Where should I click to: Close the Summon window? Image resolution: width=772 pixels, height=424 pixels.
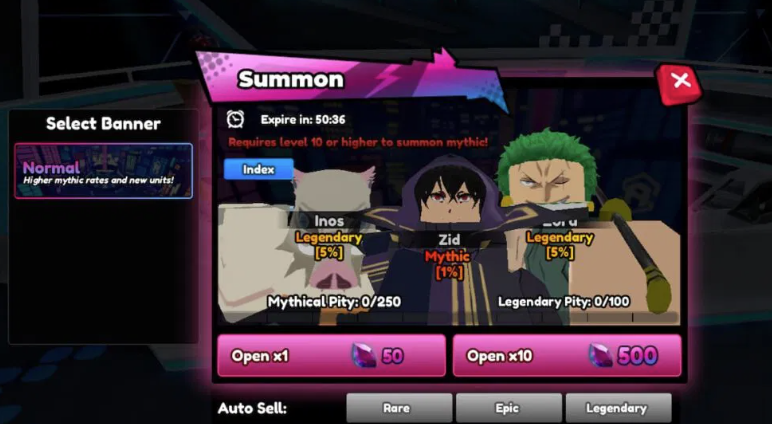click(x=680, y=82)
